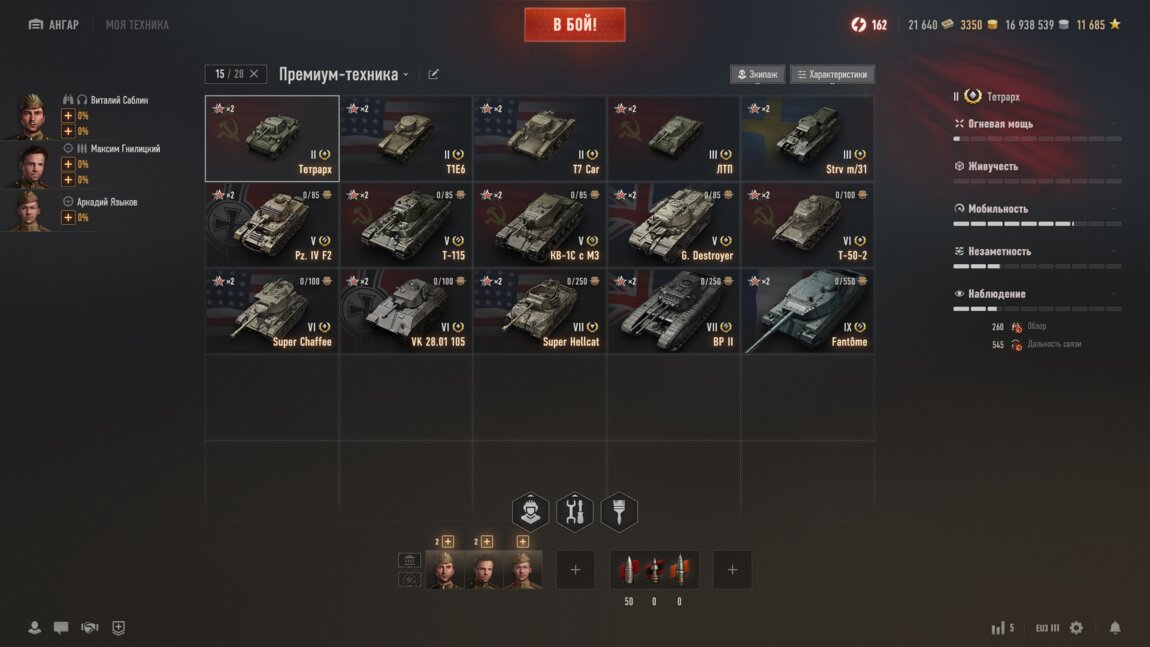The height and width of the screenshot is (647, 1150).
Task: Open the notifications bell
Action: [x=1115, y=628]
